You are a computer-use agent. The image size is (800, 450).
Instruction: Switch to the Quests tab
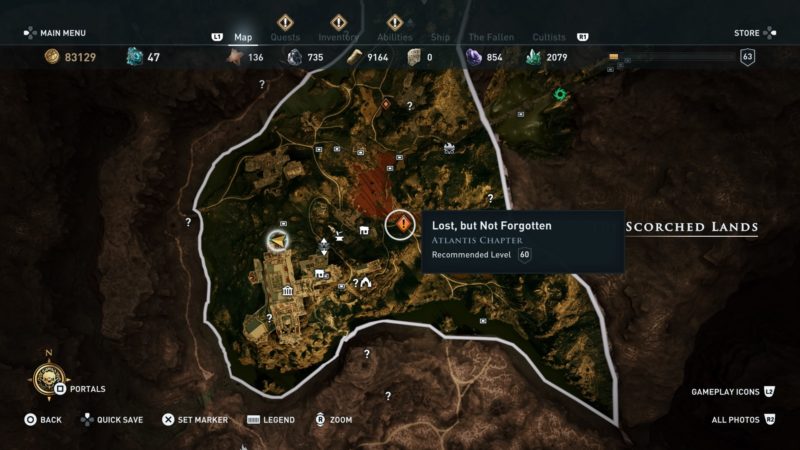[x=285, y=37]
